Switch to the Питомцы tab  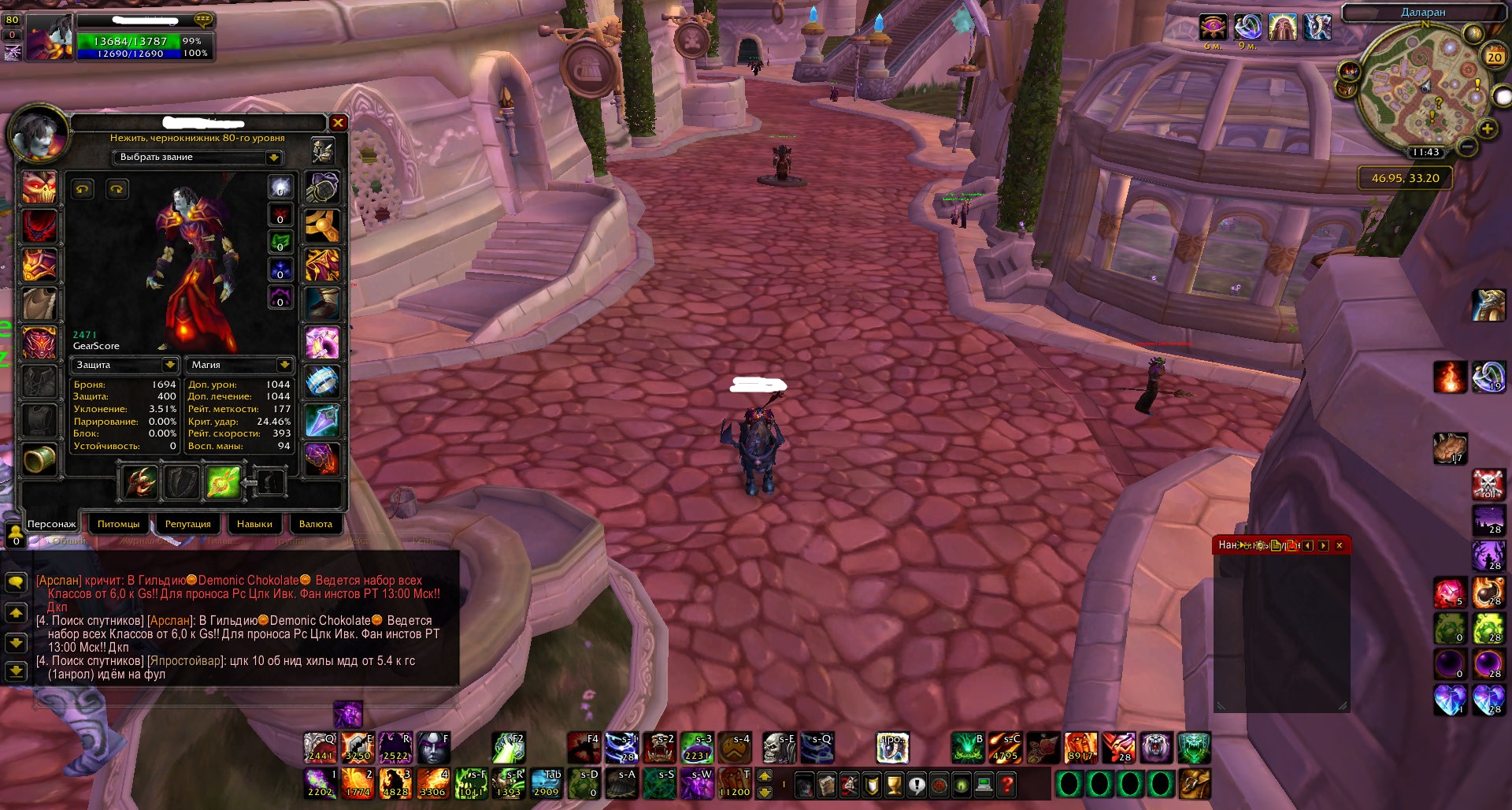coord(118,524)
